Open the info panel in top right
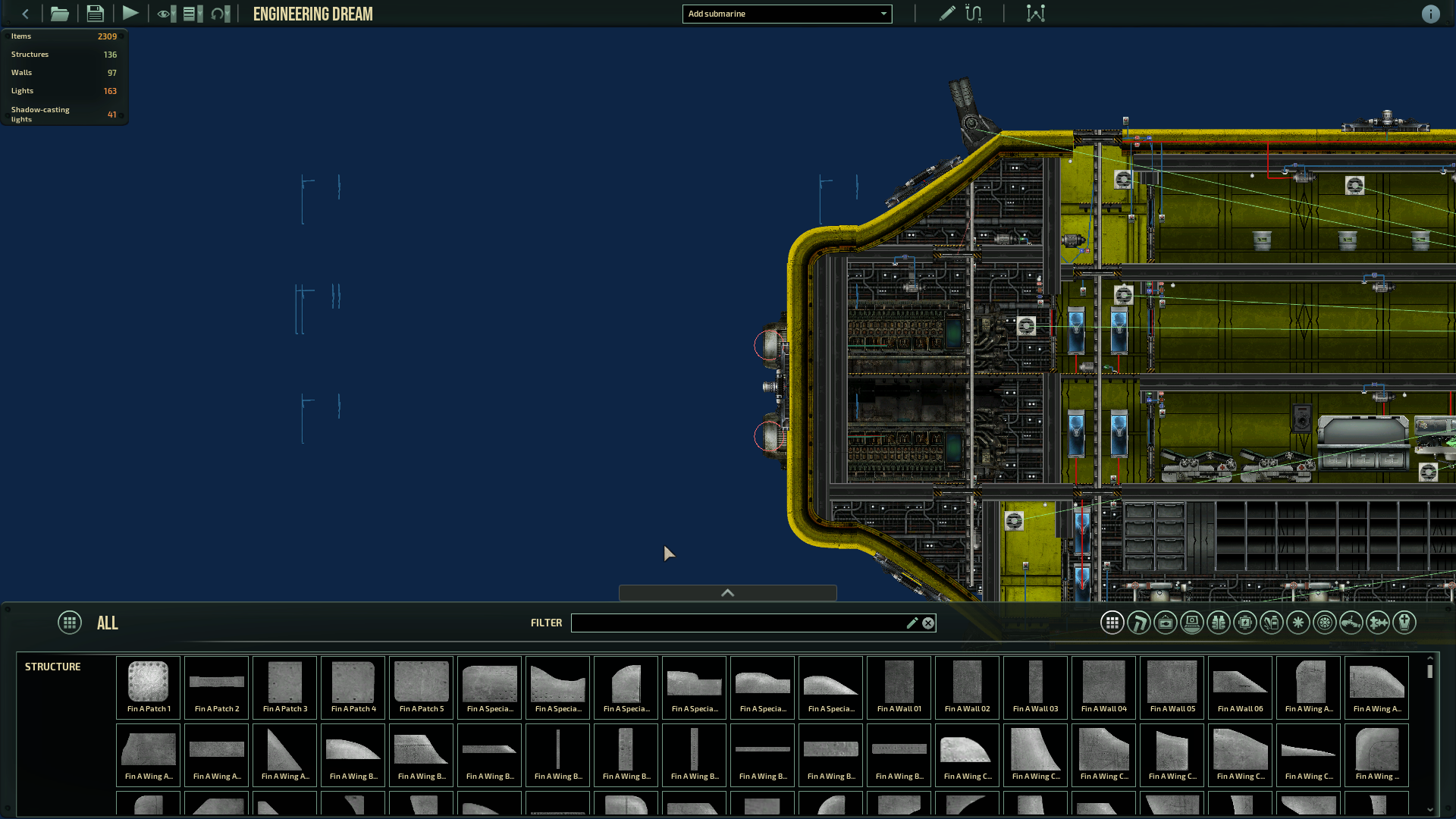 pos(1431,14)
